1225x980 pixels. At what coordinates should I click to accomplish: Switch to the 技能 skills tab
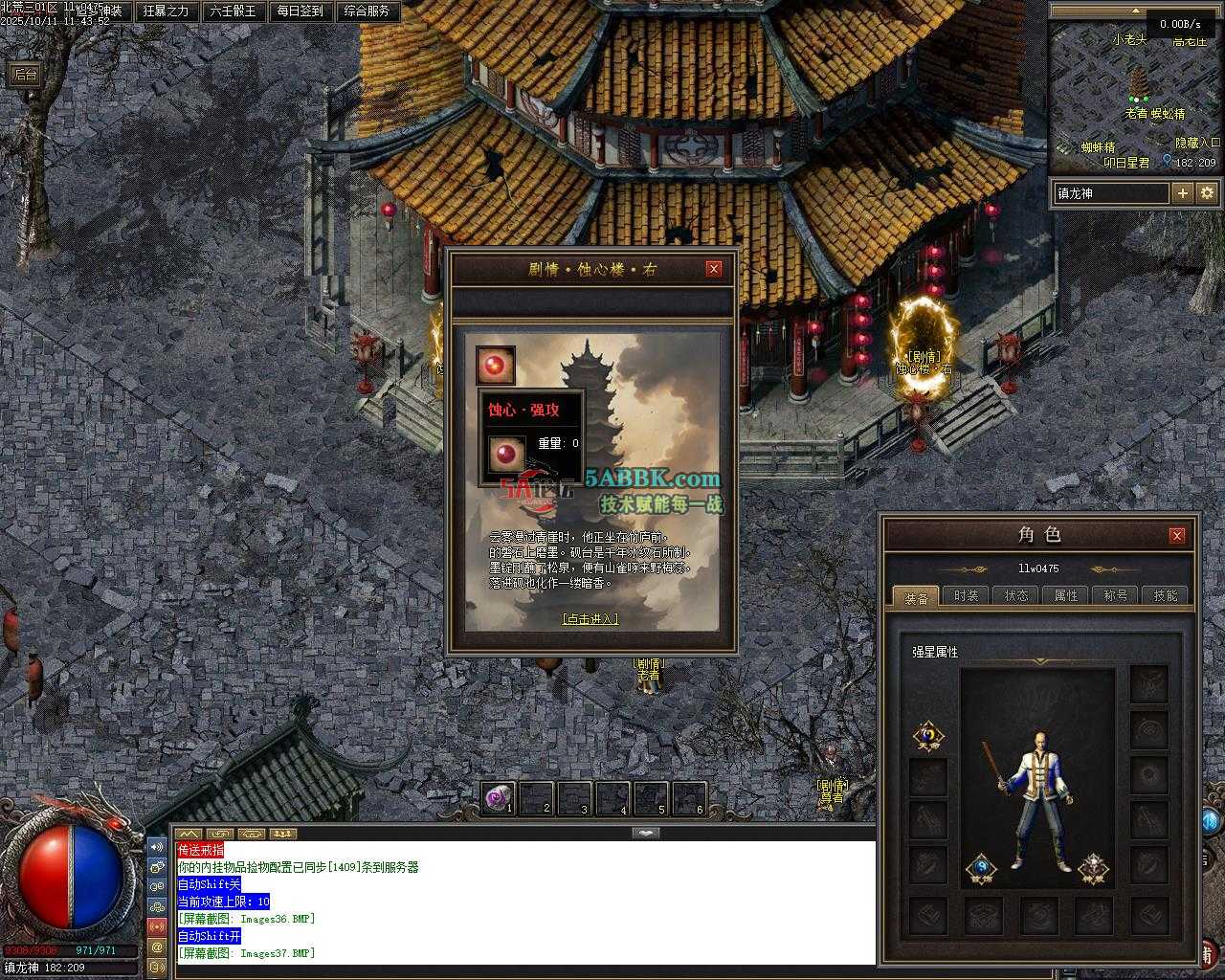point(1166,595)
